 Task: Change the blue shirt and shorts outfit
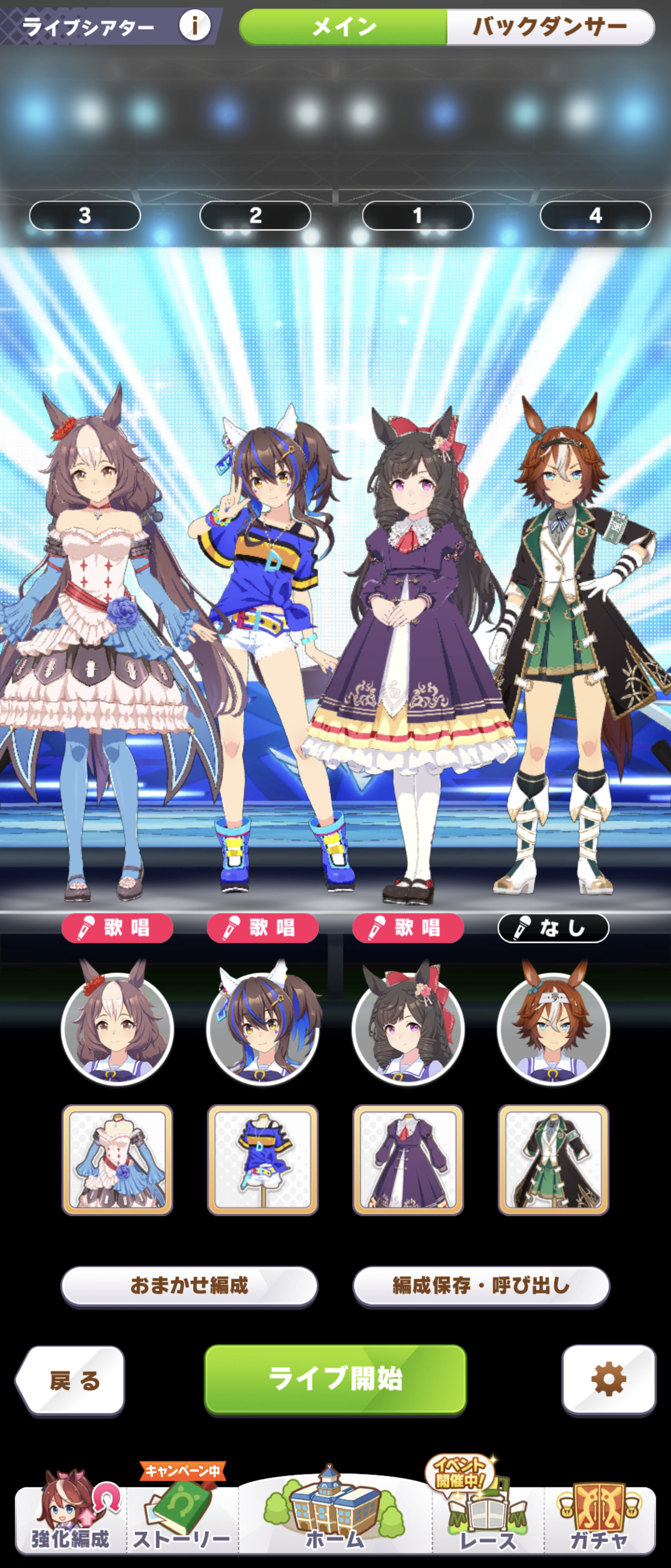click(x=263, y=1160)
